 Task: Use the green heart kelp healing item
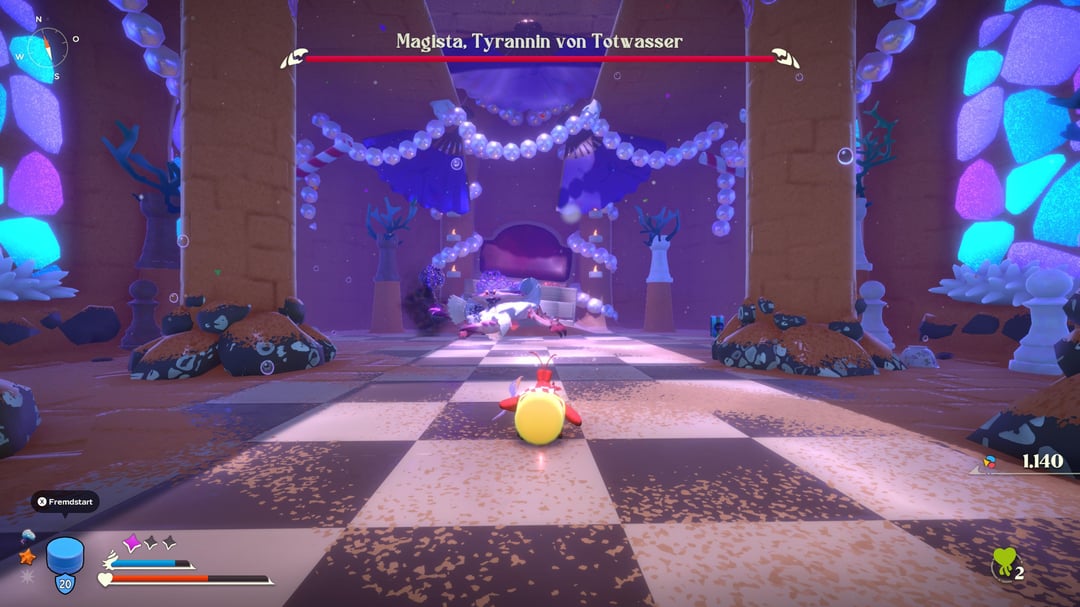coord(1003,566)
